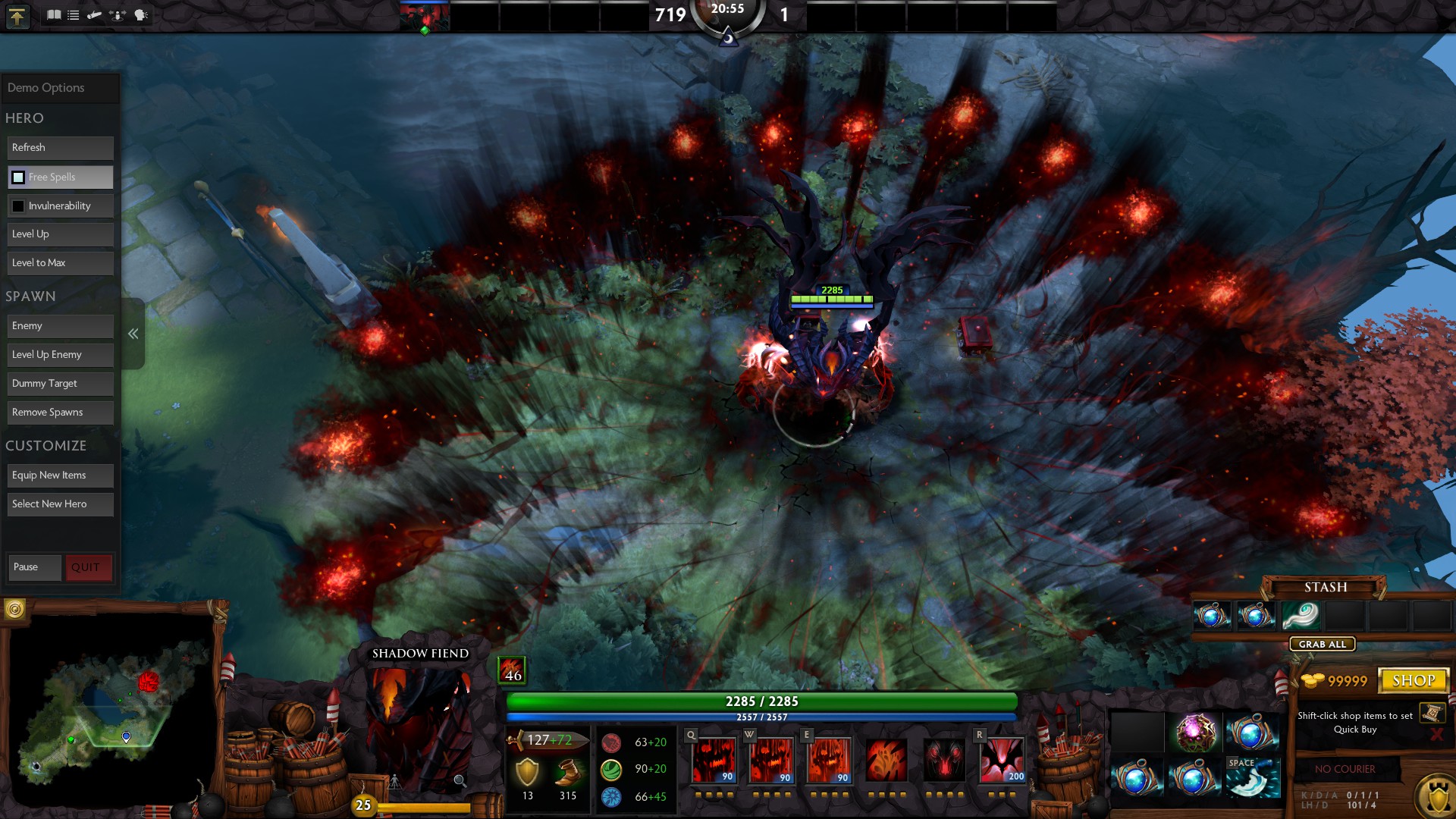Click the Select New Hero button

tap(60, 504)
